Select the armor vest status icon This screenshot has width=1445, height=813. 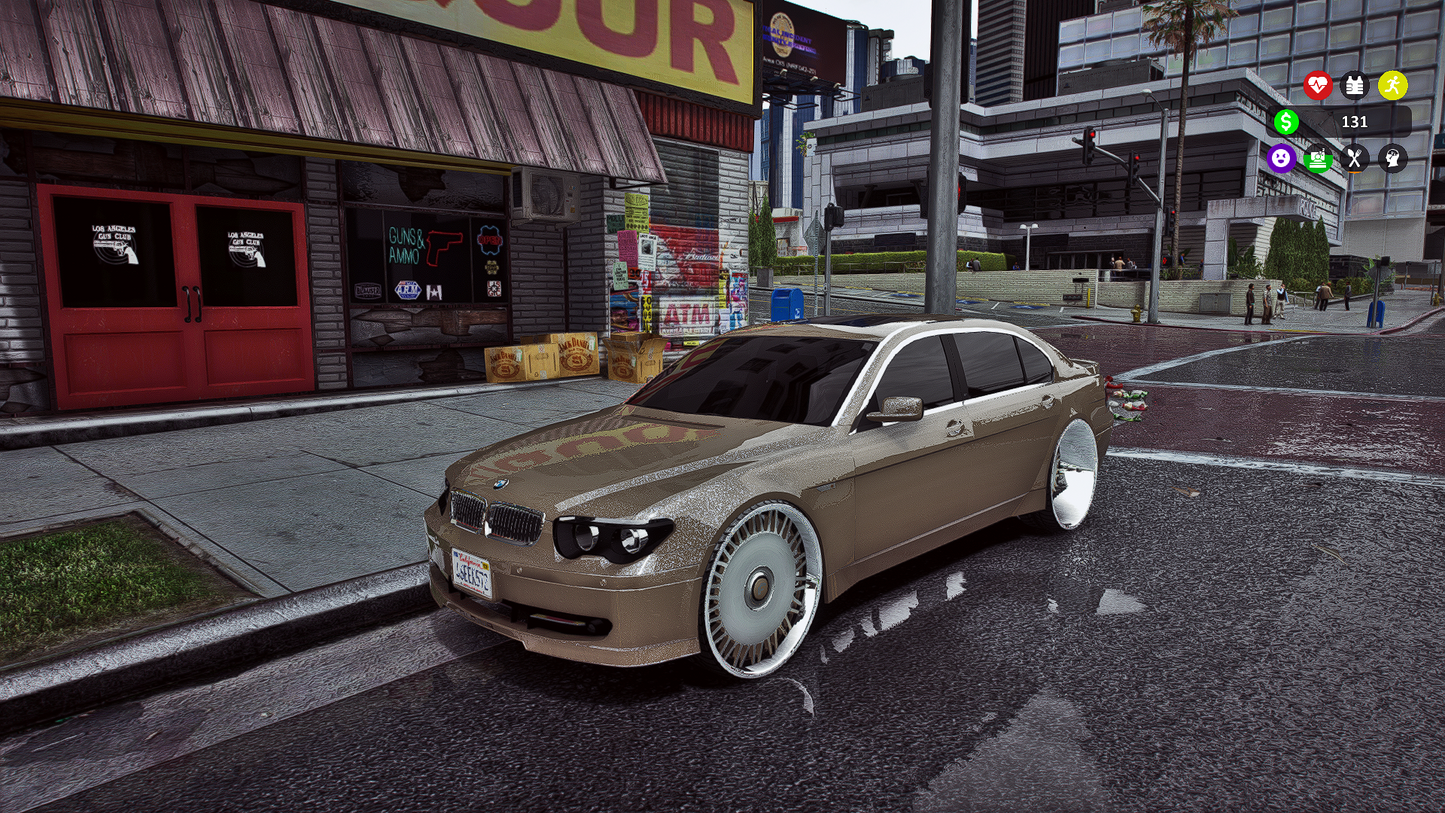[1354, 85]
